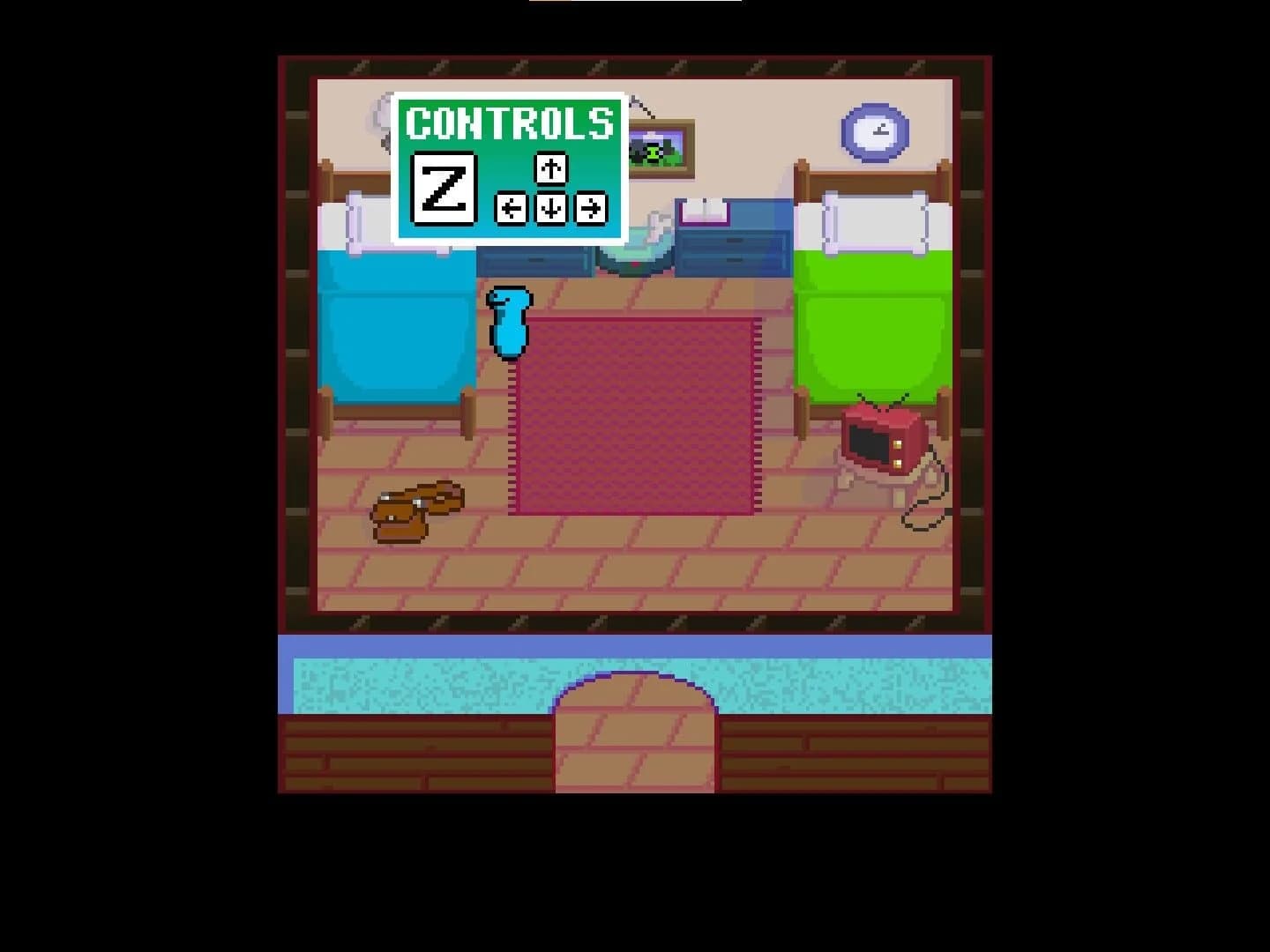The height and width of the screenshot is (952, 1270).
Task: Select the blue player character
Action: point(510,322)
